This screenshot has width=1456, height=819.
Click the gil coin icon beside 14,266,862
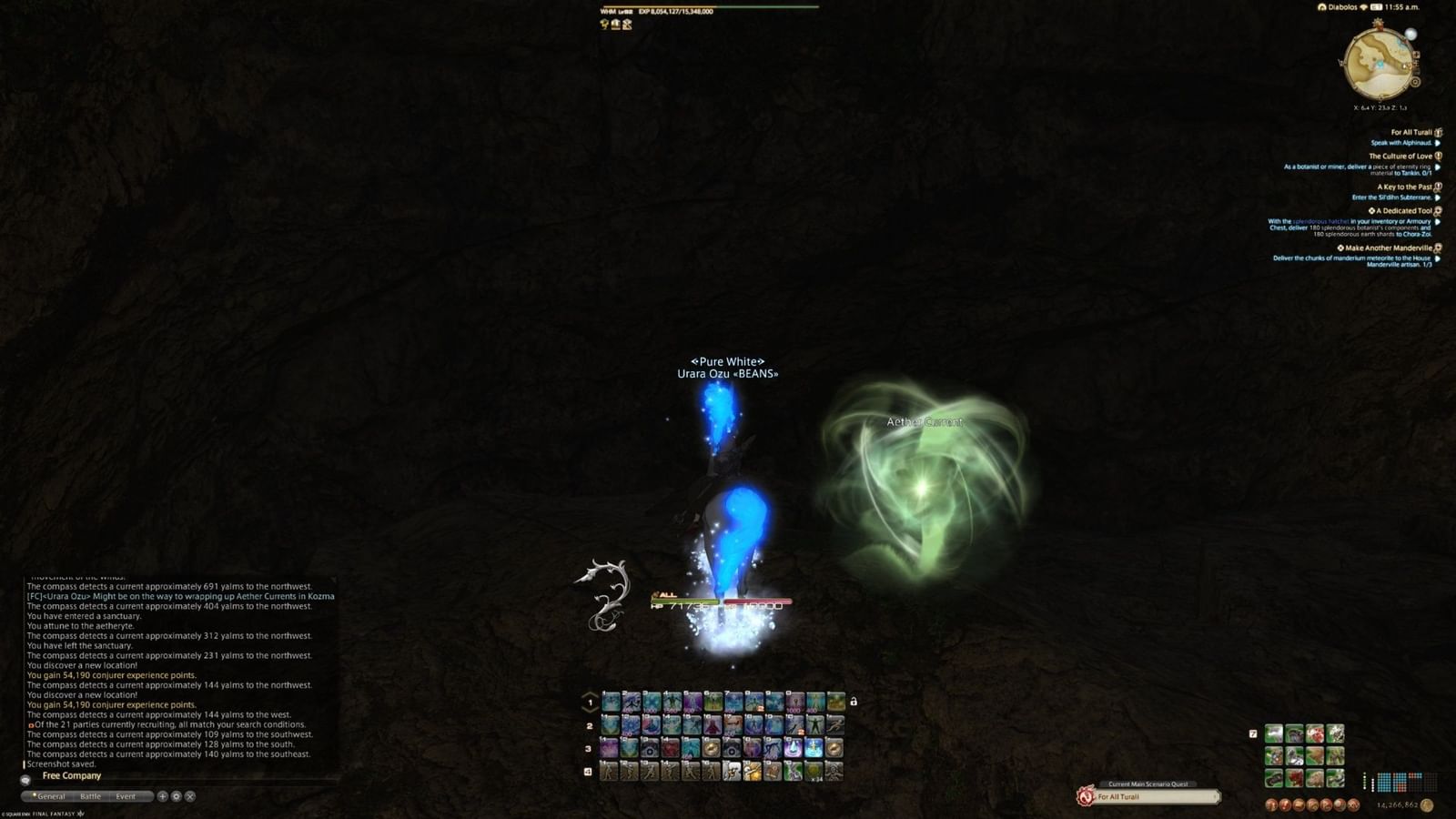1427,805
